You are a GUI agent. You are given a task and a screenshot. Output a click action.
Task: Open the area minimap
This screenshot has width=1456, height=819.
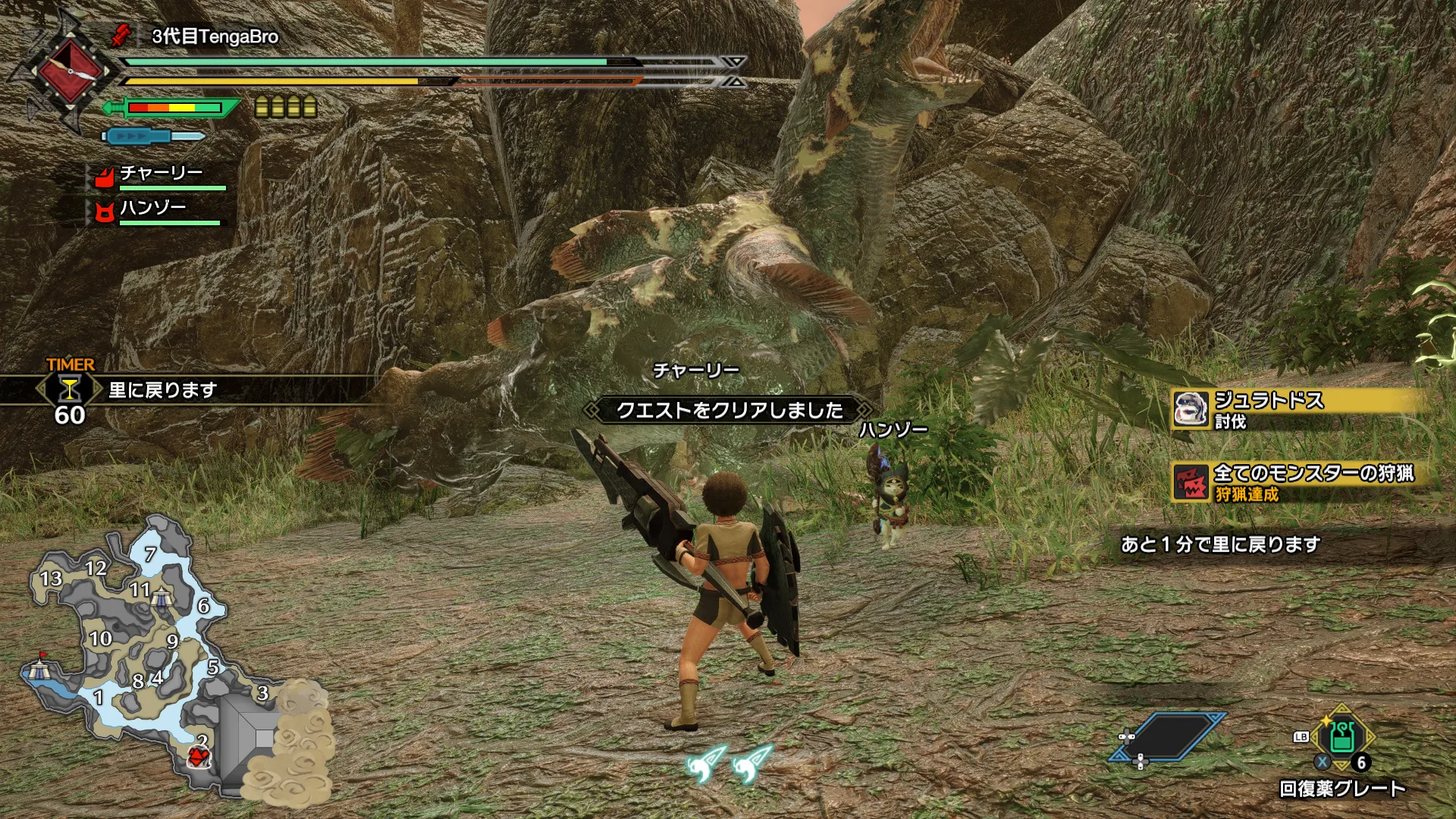coord(152,652)
